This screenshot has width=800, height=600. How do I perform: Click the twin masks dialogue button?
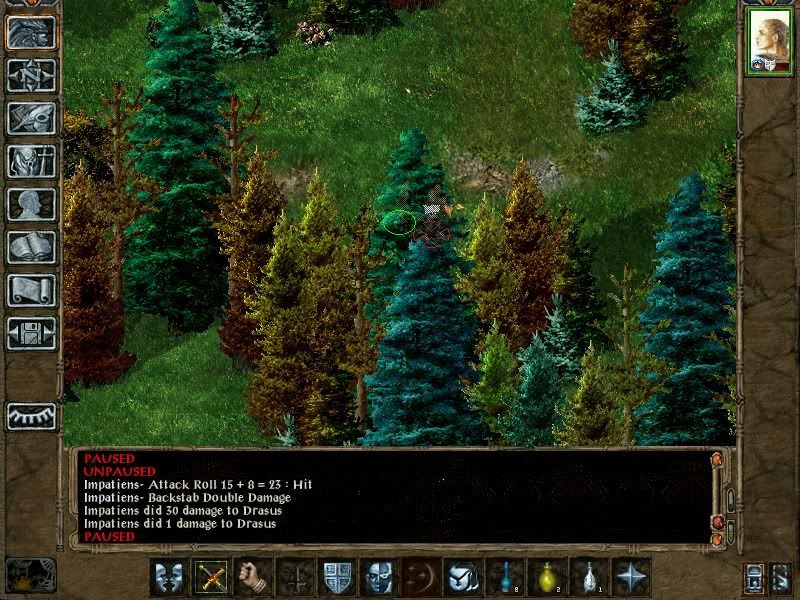(167, 577)
